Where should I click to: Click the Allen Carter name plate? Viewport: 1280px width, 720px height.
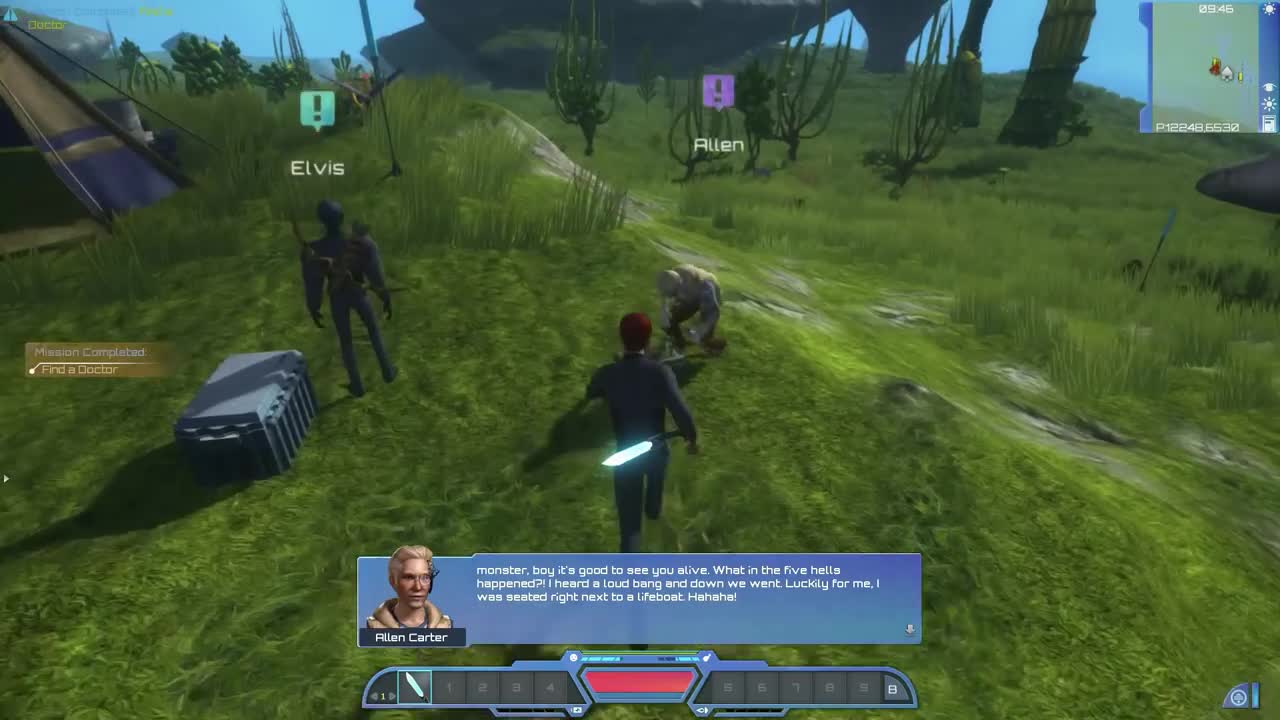[x=413, y=637]
